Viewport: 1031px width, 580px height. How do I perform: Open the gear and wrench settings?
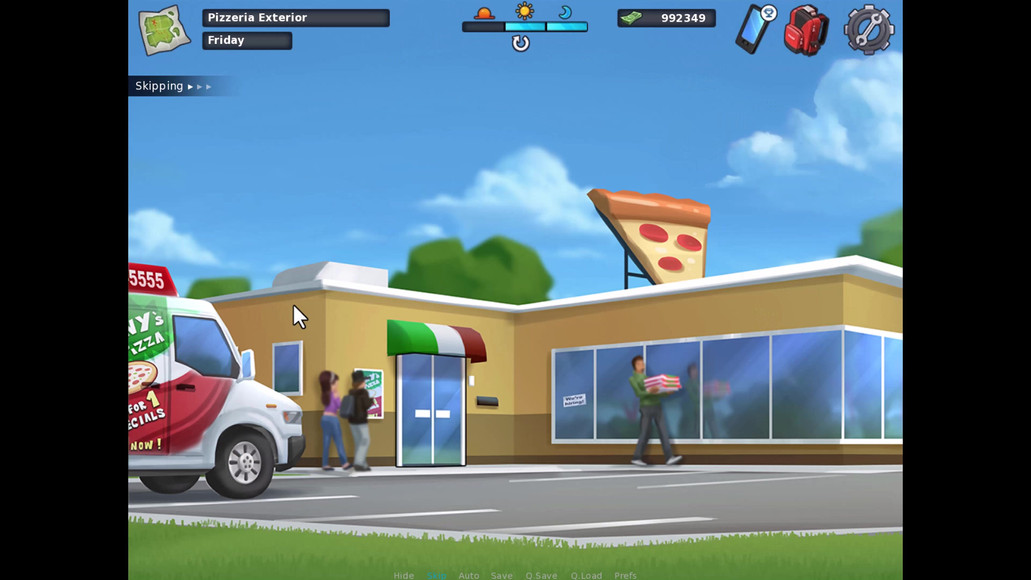pyautogui.click(x=868, y=29)
